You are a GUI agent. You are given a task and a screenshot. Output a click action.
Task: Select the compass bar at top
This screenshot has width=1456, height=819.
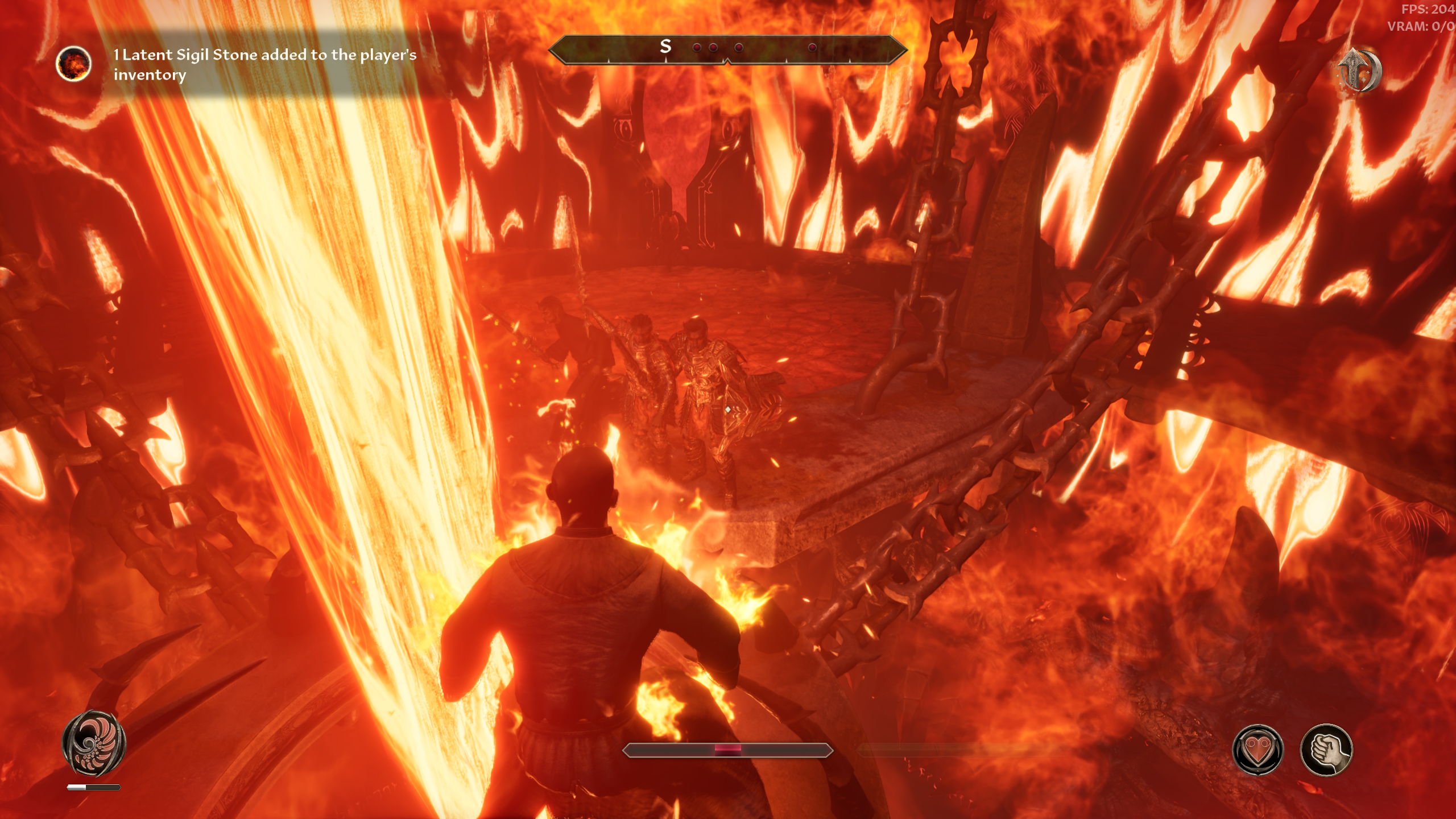click(x=727, y=49)
